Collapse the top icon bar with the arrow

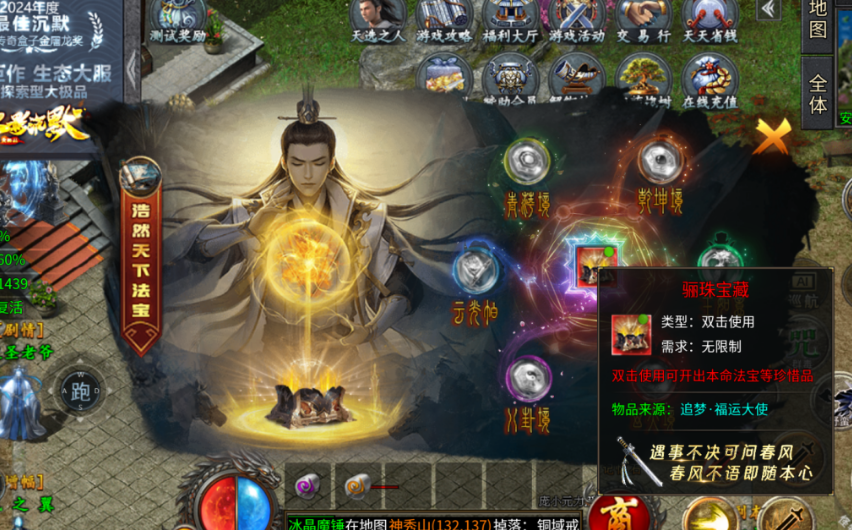[x=768, y=9]
